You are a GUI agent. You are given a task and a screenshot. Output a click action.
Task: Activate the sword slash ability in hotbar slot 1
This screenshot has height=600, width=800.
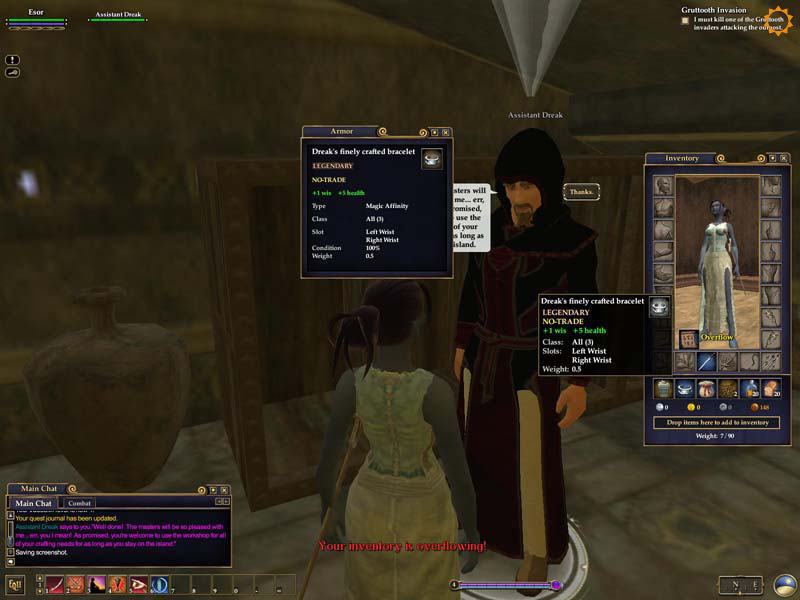pos(56,584)
